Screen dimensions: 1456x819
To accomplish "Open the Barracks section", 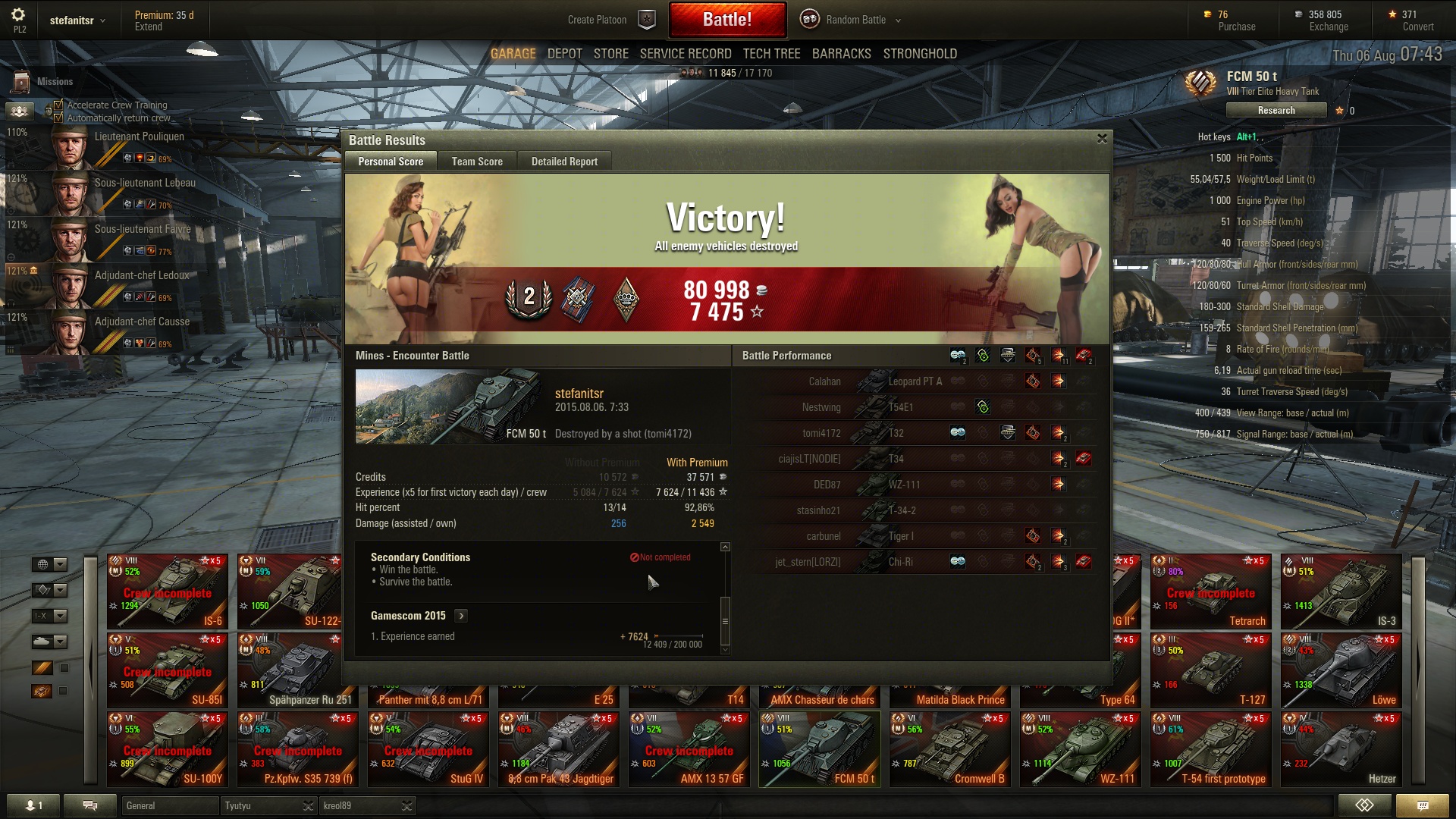I will click(x=841, y=54).
